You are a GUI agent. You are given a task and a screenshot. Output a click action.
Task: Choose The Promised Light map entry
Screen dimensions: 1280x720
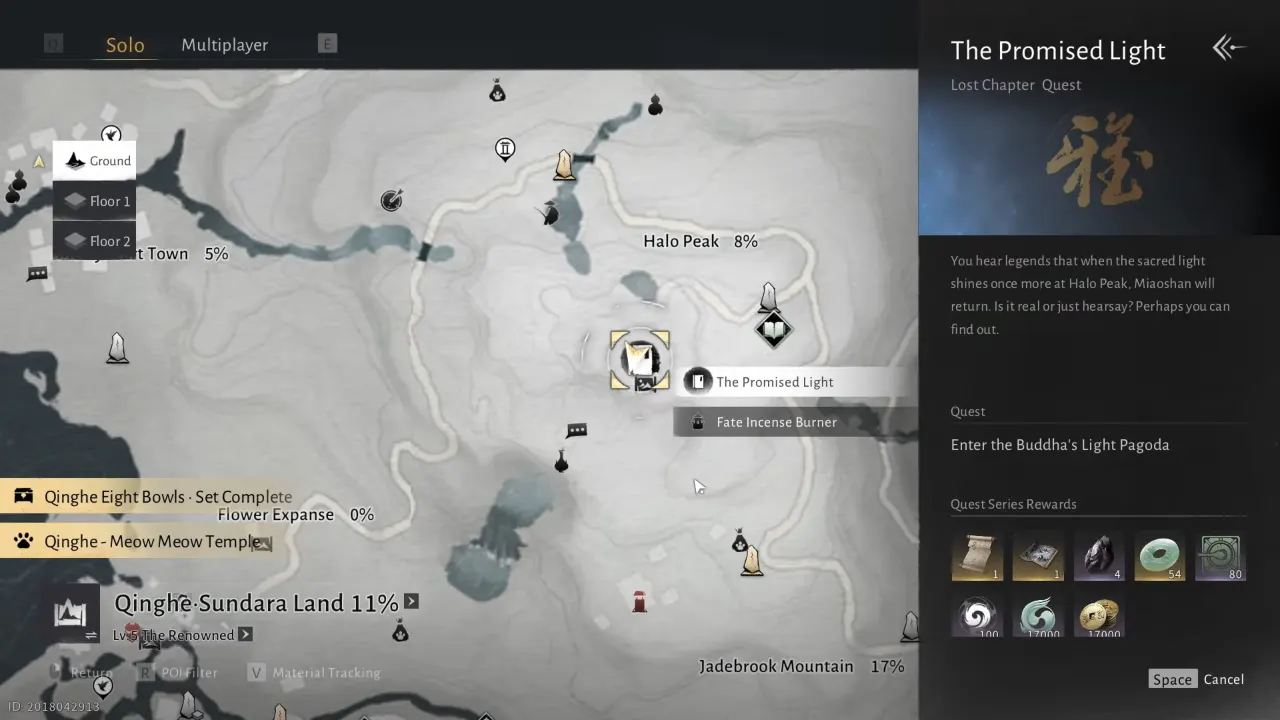click(774, 382)
